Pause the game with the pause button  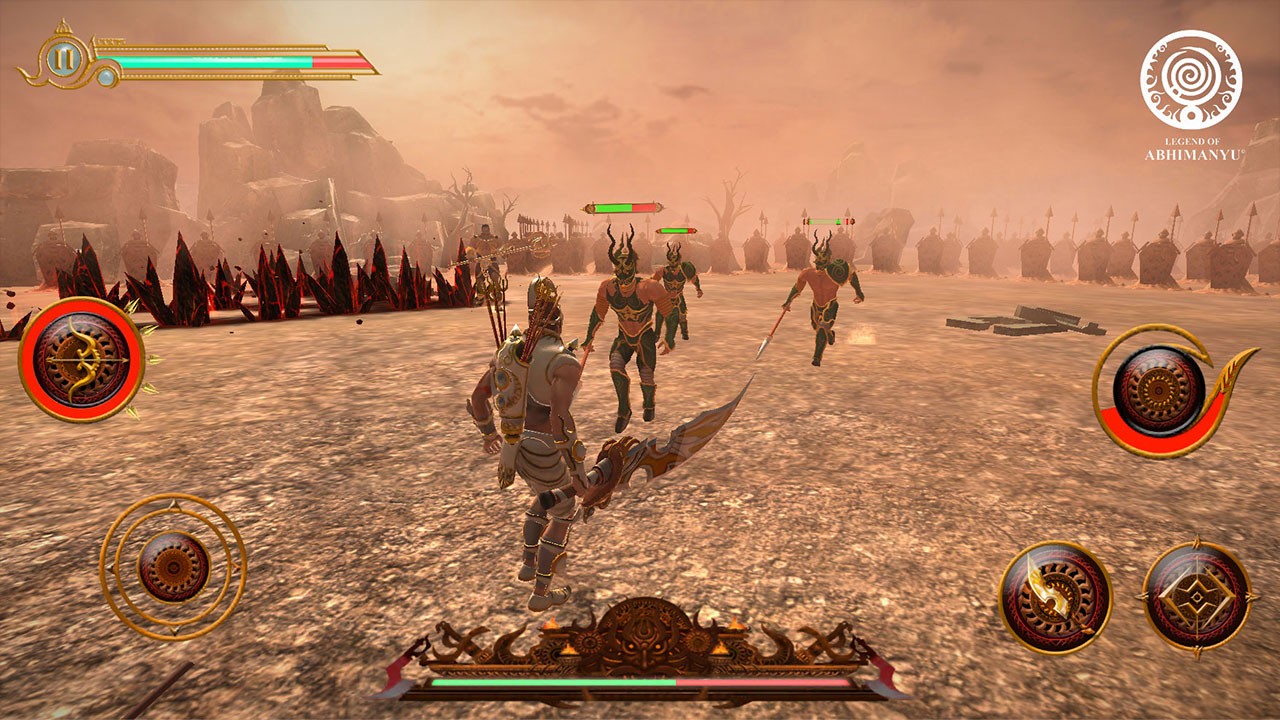pyautogui.click(x=62, y=59)
